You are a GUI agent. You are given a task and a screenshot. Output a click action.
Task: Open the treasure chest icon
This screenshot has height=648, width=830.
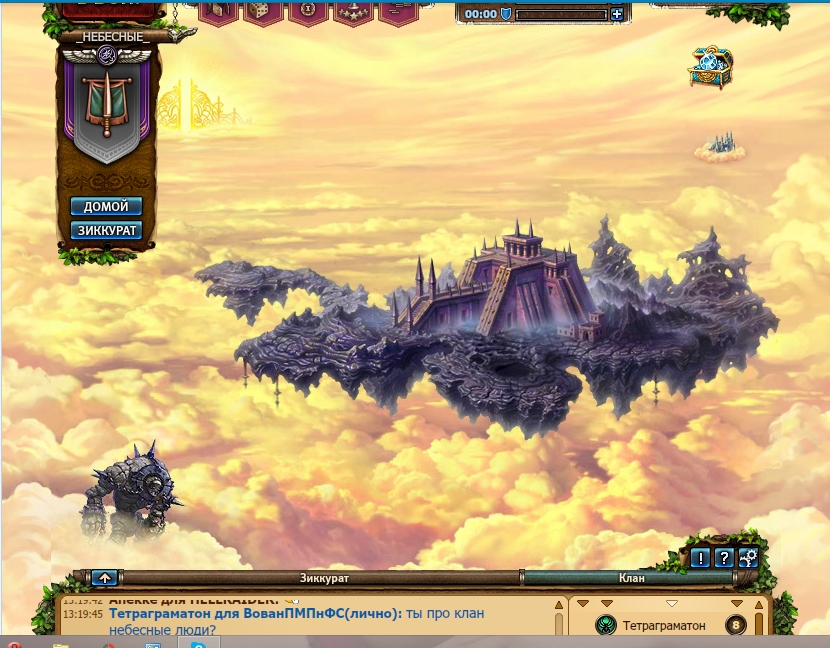tap(711, 66)
